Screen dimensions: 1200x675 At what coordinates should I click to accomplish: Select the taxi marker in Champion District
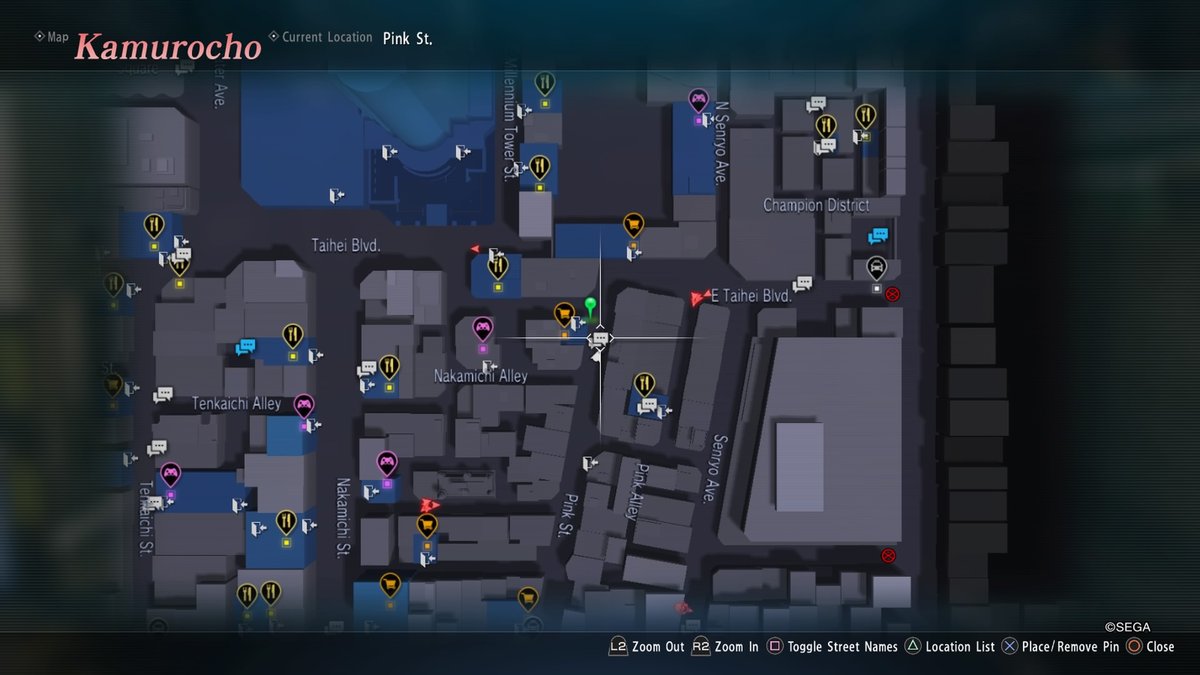coord(876,268)
